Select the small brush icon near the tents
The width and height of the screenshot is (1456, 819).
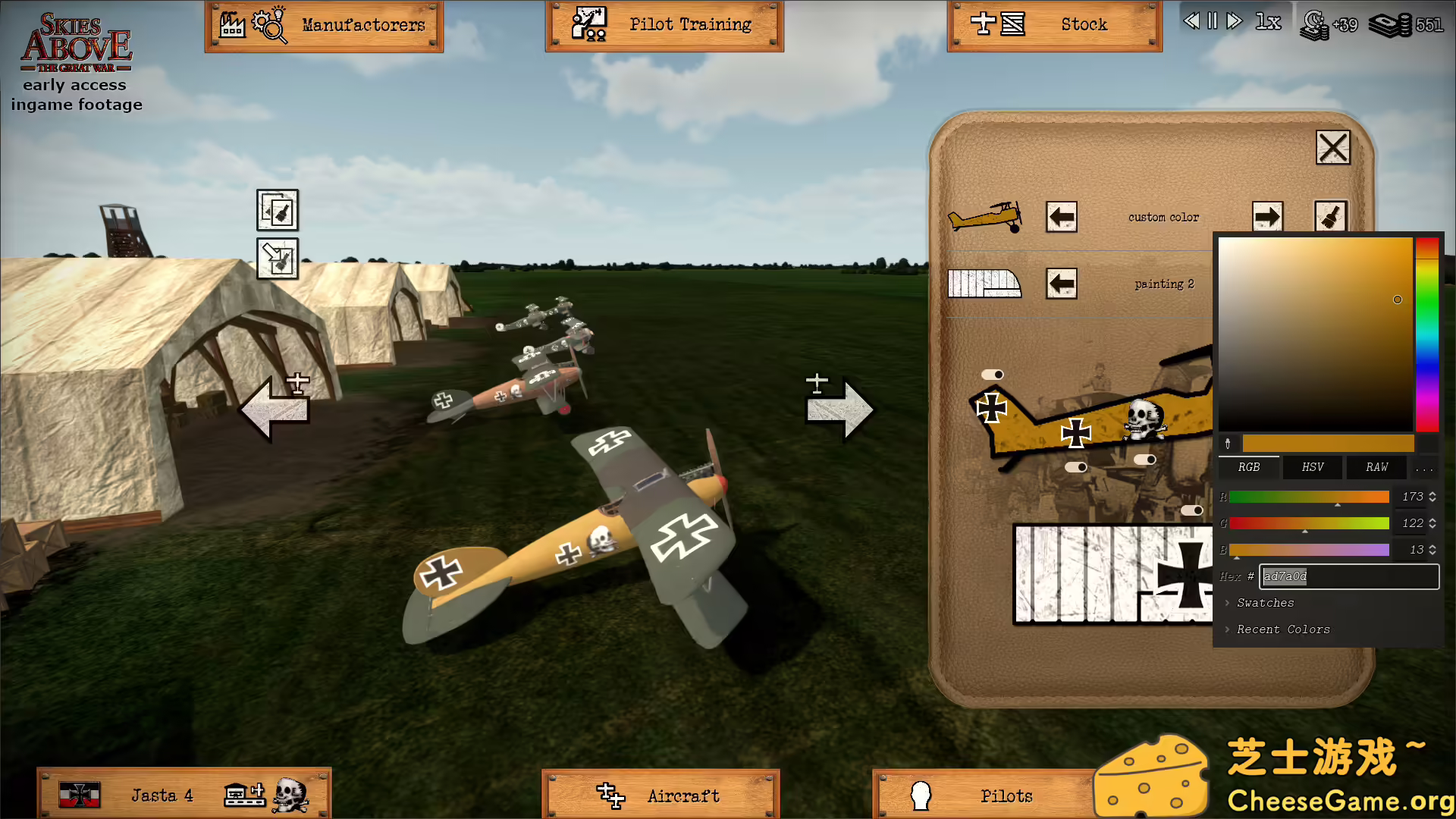277,211
